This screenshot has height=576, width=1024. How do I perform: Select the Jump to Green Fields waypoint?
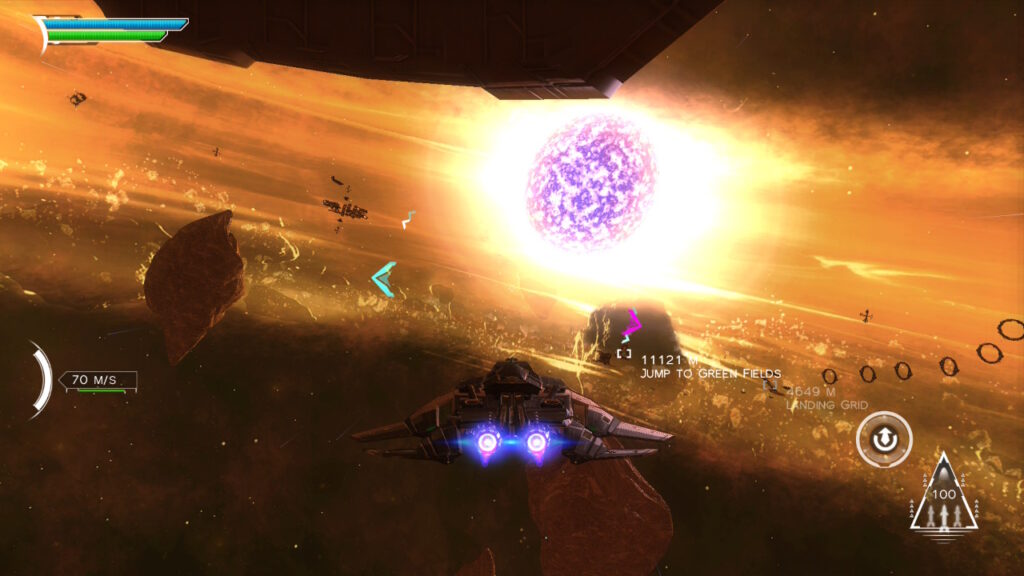pos(624,353)
